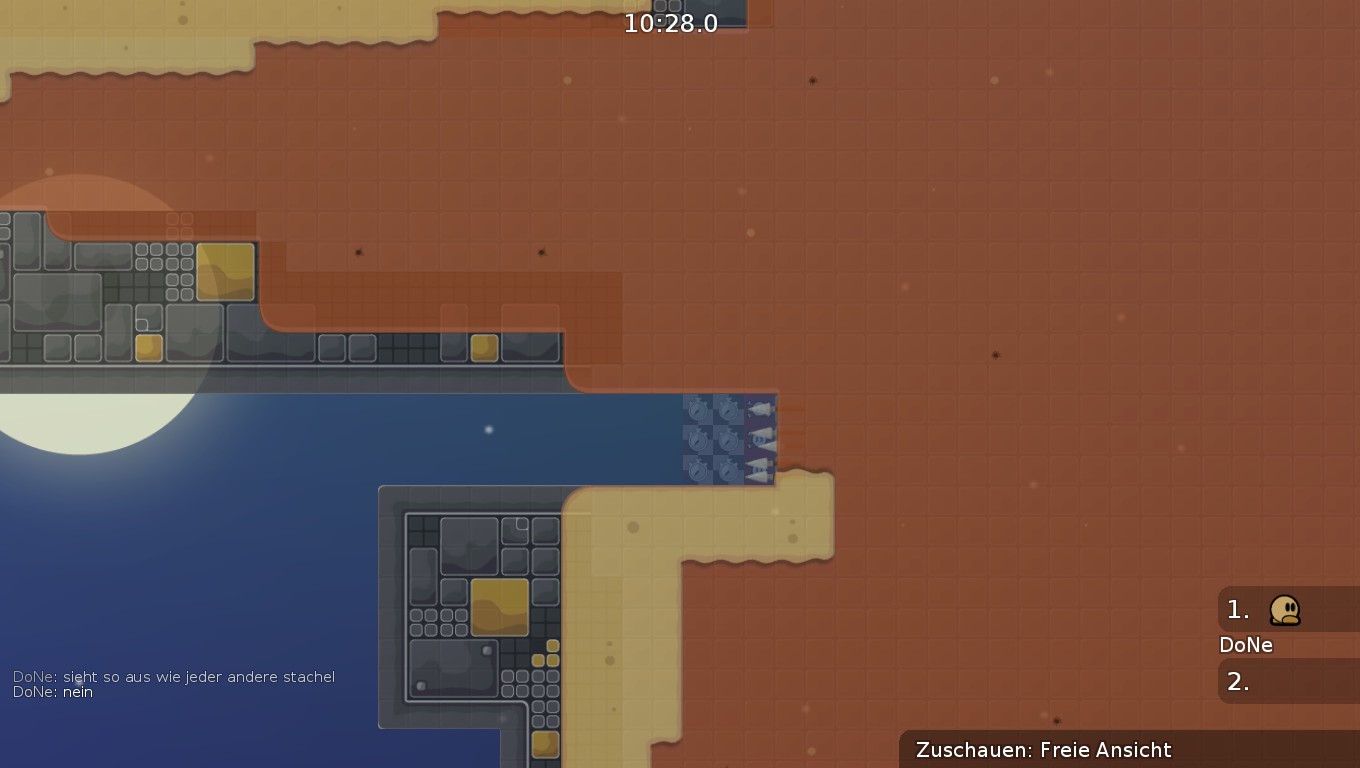Click the bottom spike arrow tile
Screen dimensions: 1360x768
pyautogui.click(x=758, y=470)
